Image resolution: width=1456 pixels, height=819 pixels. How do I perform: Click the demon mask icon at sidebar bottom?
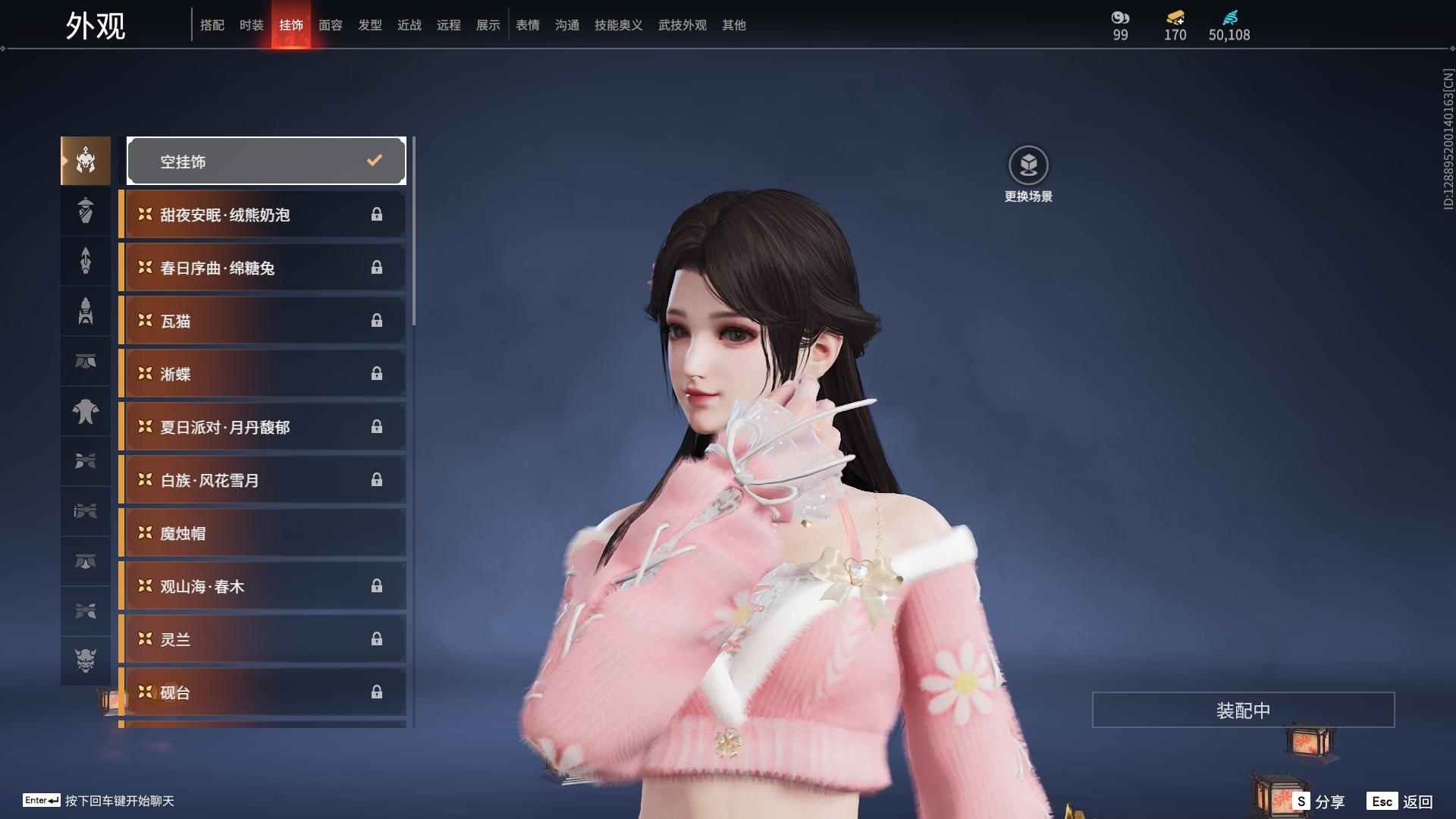85,661
